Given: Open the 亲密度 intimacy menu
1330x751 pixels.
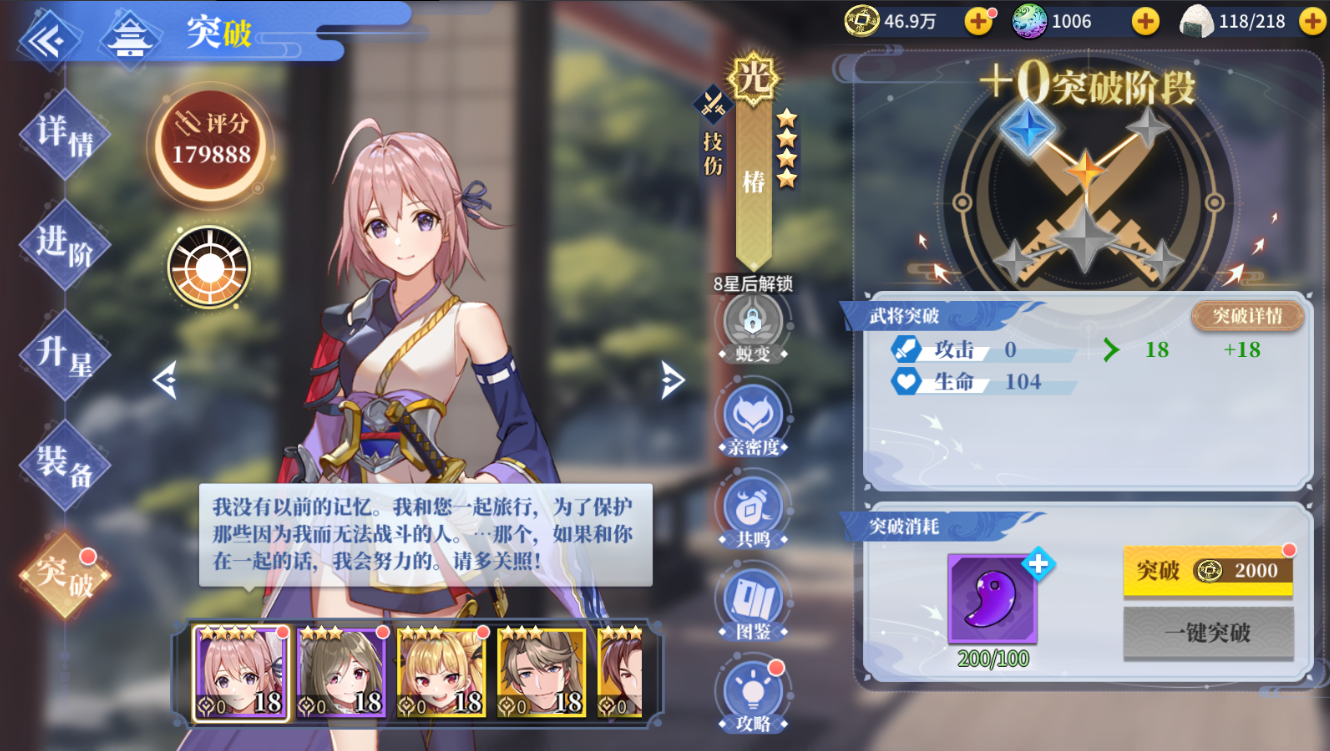Looking at the screenshot, I should [x=753, y=418].
